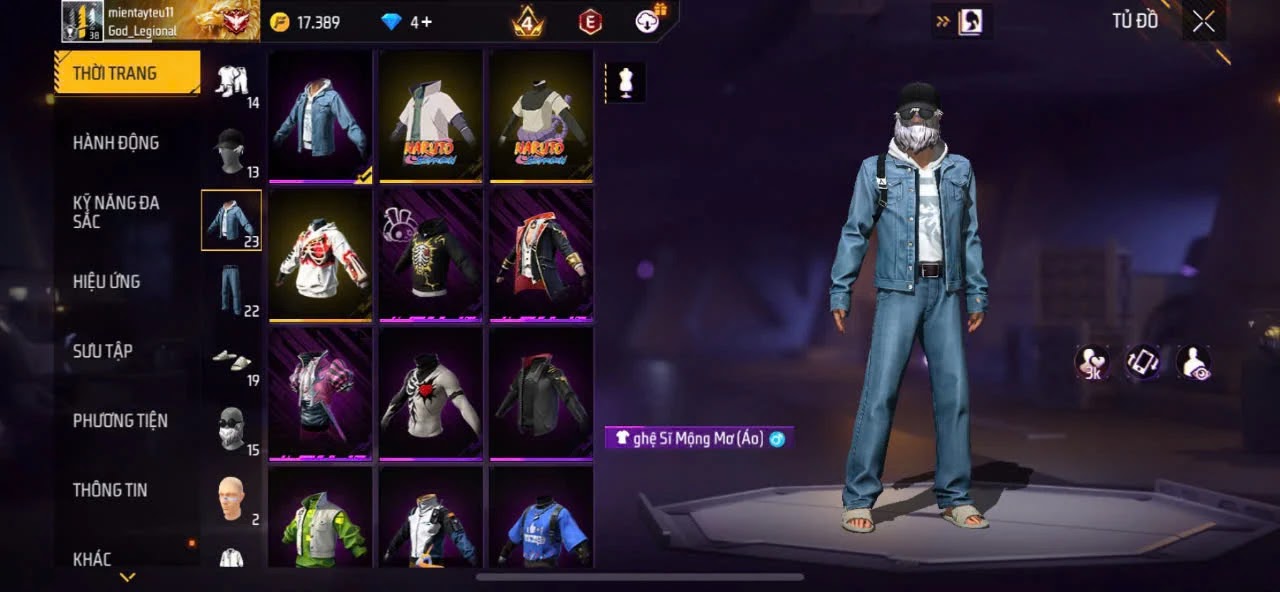Pick the black skeleton ribcage hoodie
1280x592 pixels.
coord(430,255)
